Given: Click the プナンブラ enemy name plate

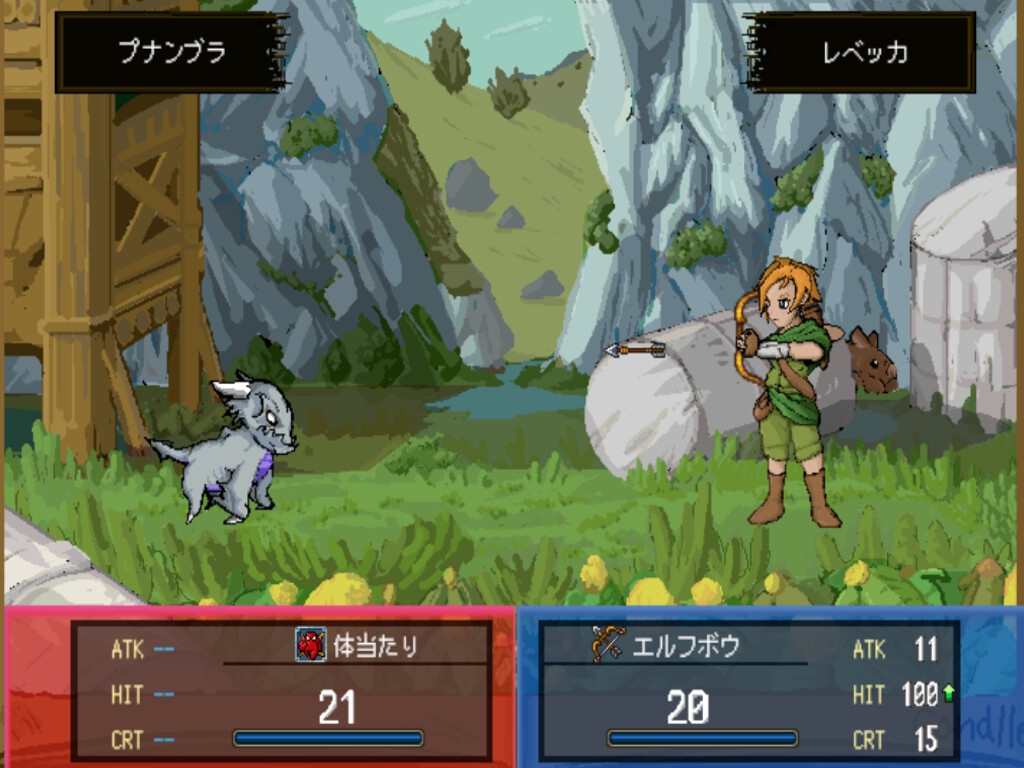Looking at the screenshot, I should 172,53.
